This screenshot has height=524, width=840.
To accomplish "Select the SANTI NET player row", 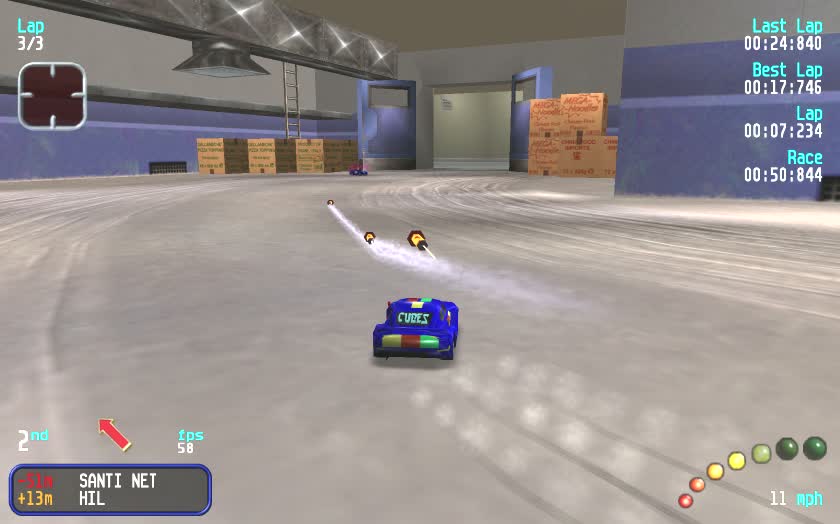I will click(110, 481).
